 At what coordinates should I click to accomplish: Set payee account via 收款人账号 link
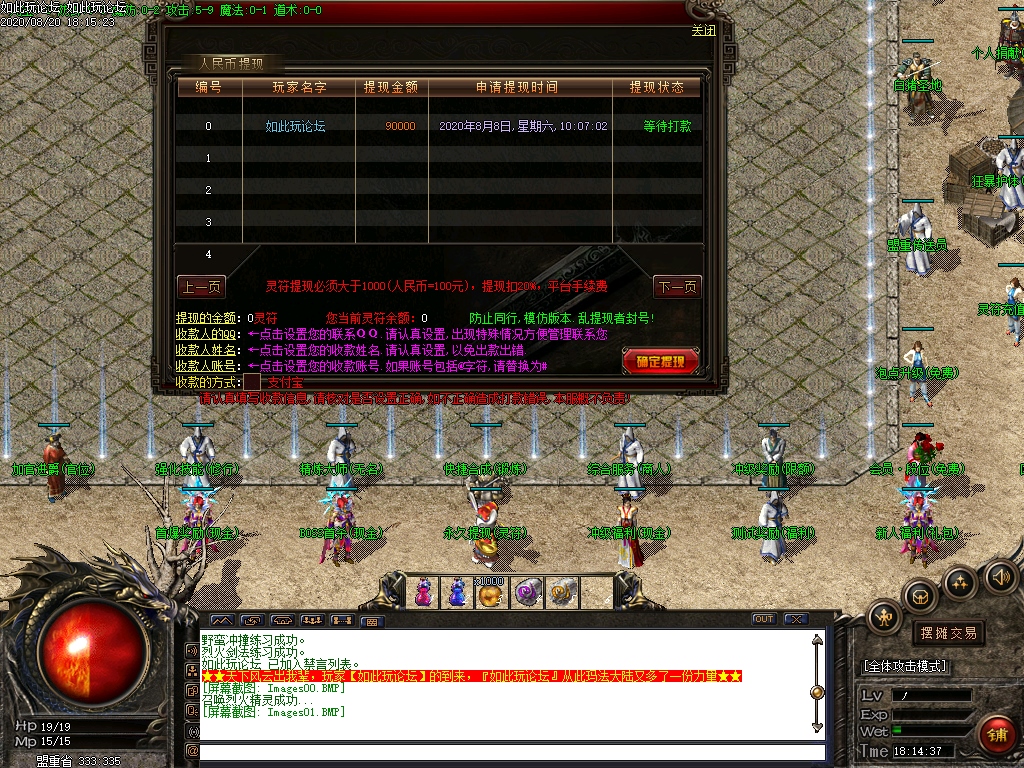pyautogui.click(x=209, y=366)
